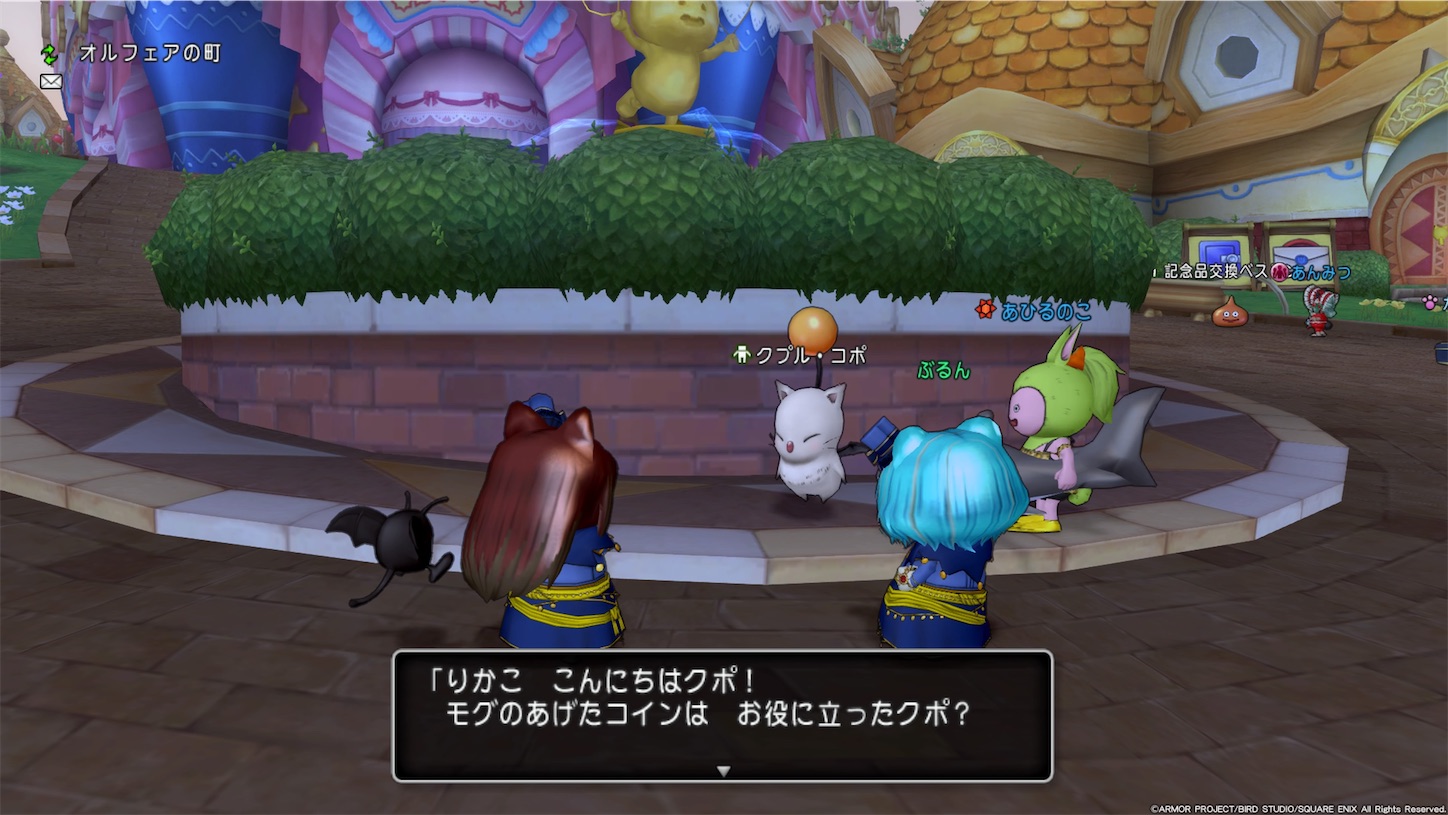The image size is (1448, 815).
Task: Select the name tag あひるのこ
Action: [x=1048, y=312]
